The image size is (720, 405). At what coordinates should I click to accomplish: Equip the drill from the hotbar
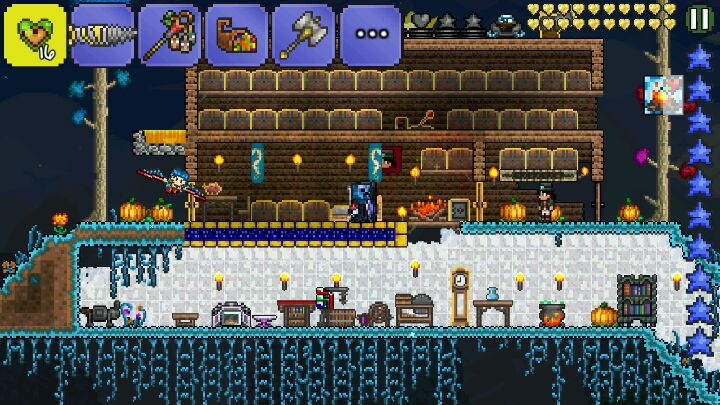click(x=100, y=34)
